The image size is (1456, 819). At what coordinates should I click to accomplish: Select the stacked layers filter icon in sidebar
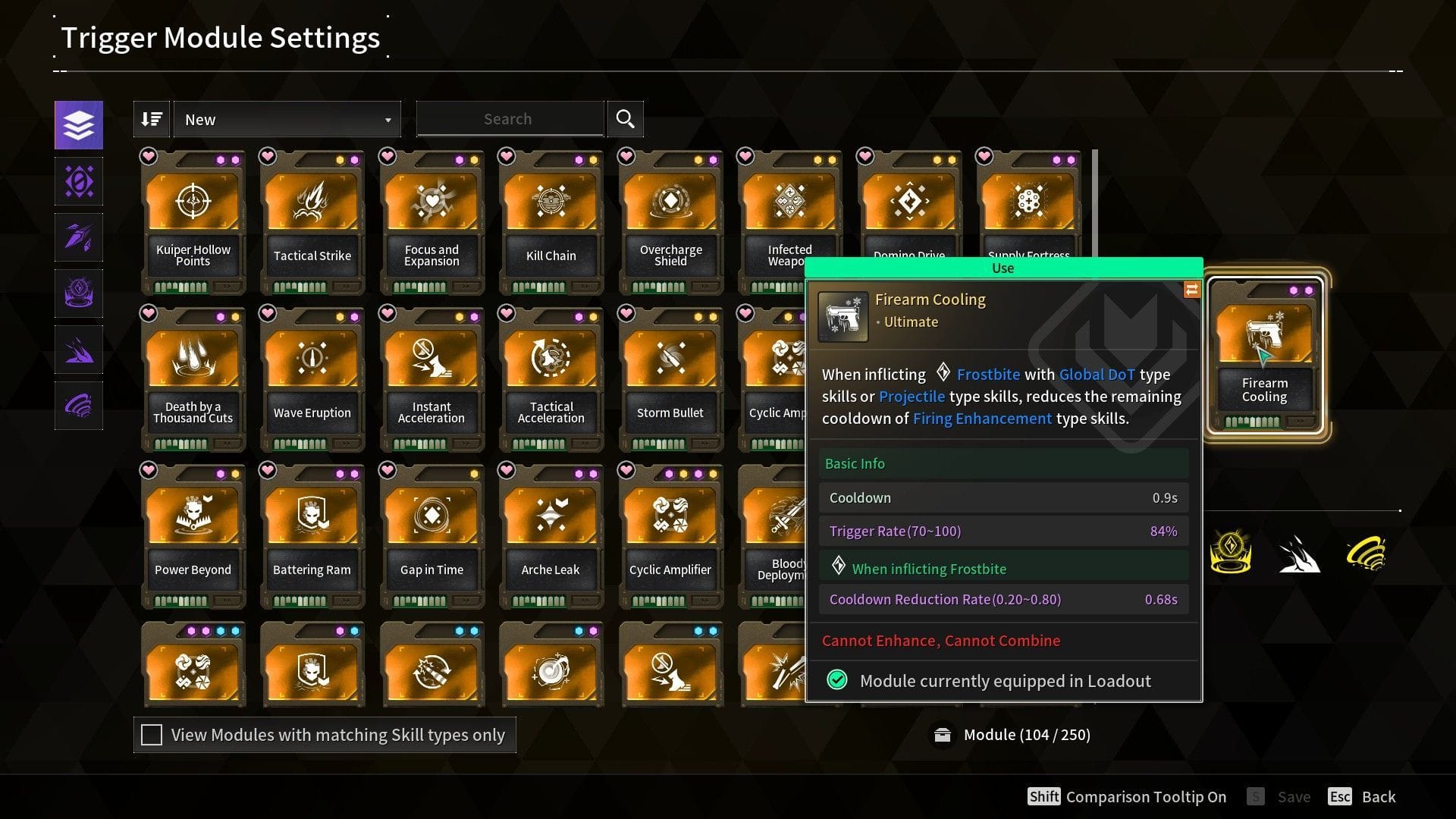[78, 124]
